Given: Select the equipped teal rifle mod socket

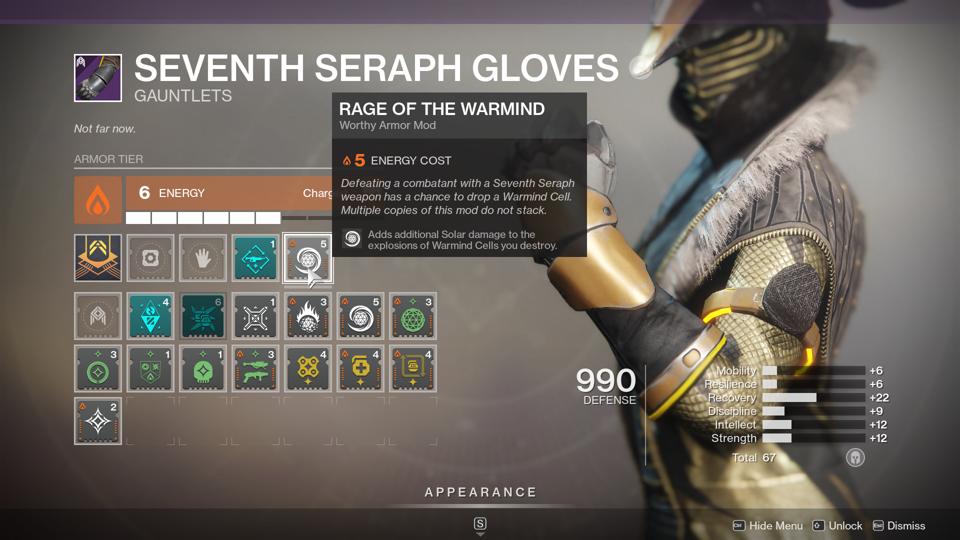Looking at the screenshot, I should click(x=255, y=258).
